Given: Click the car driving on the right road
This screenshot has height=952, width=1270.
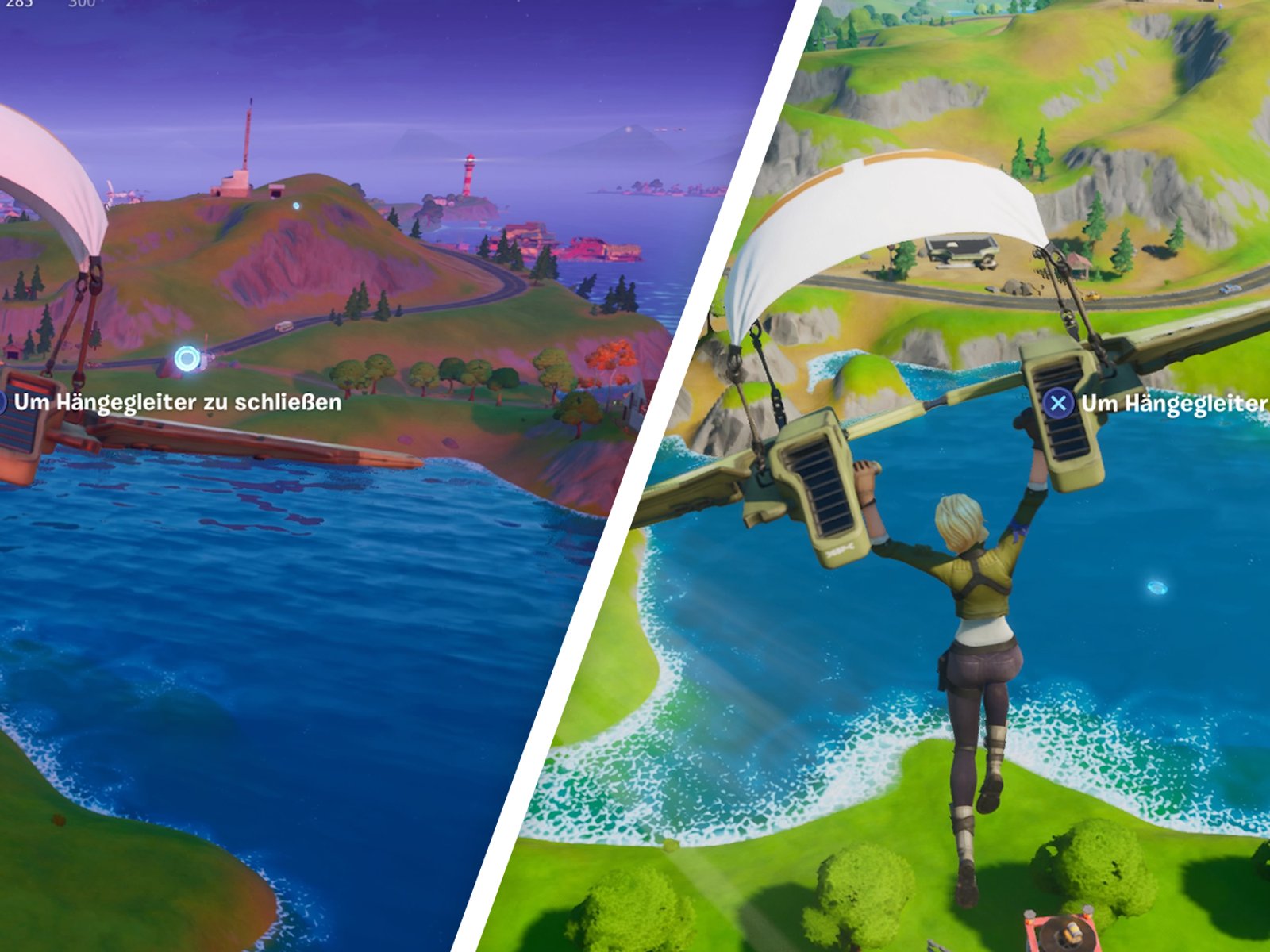Looking at the screenshot, I should click(x=1230, y=288).
